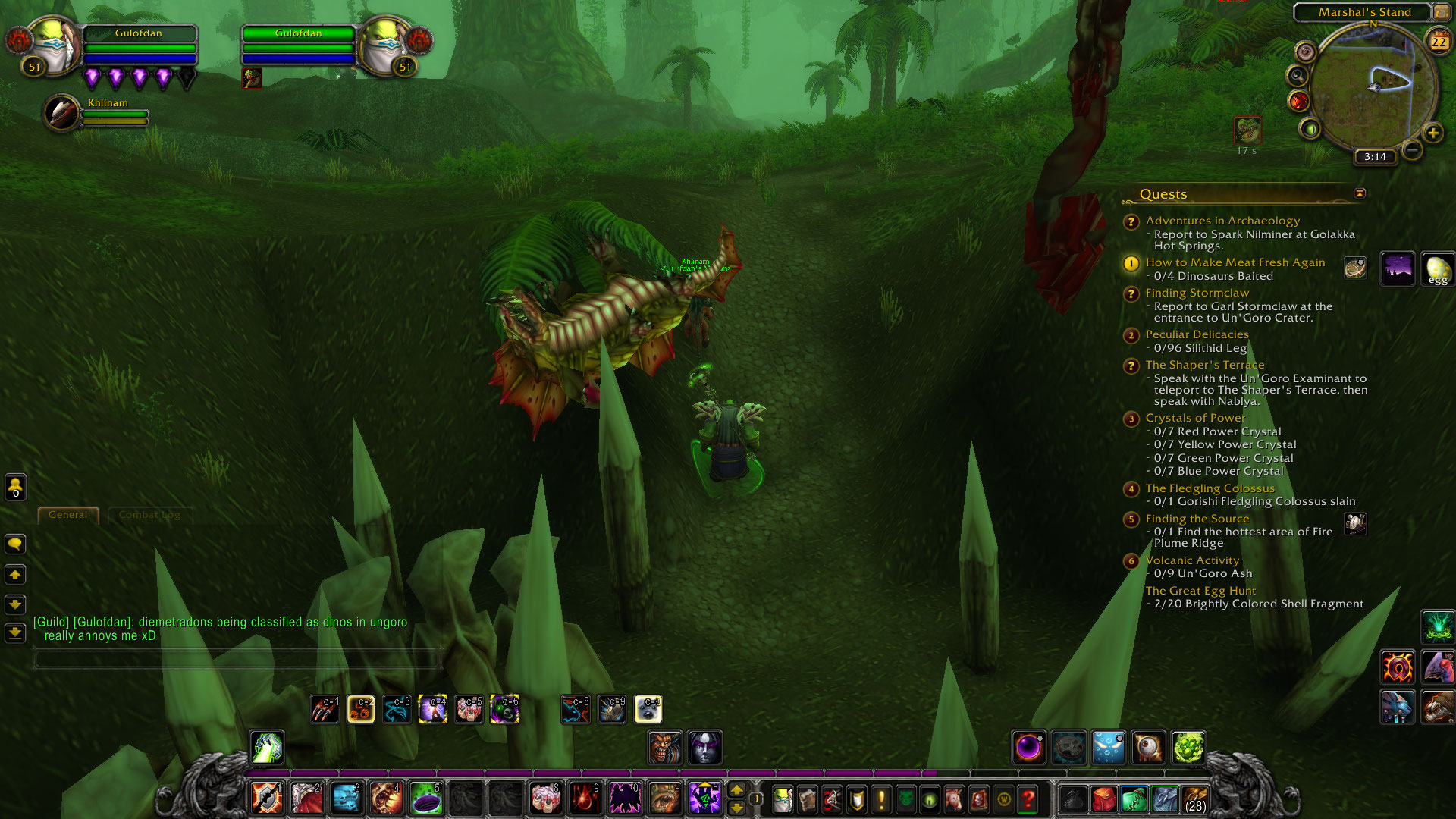Screen dimensions: 1456x819
Task: Activate the brain ability in action slot 8
Action: coord(545,799)
